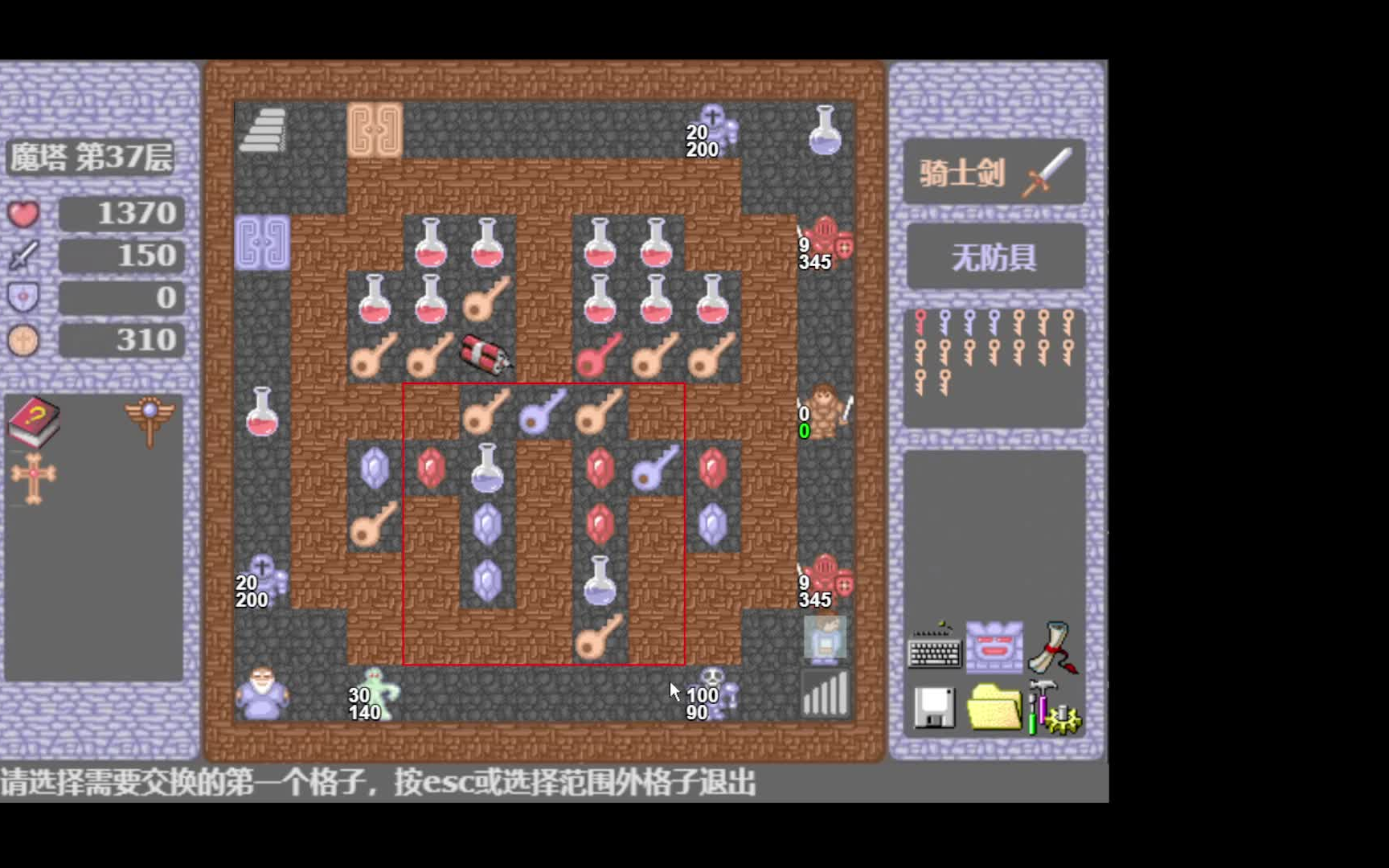Click the gold coin icon beside 310

click(22, 340)
